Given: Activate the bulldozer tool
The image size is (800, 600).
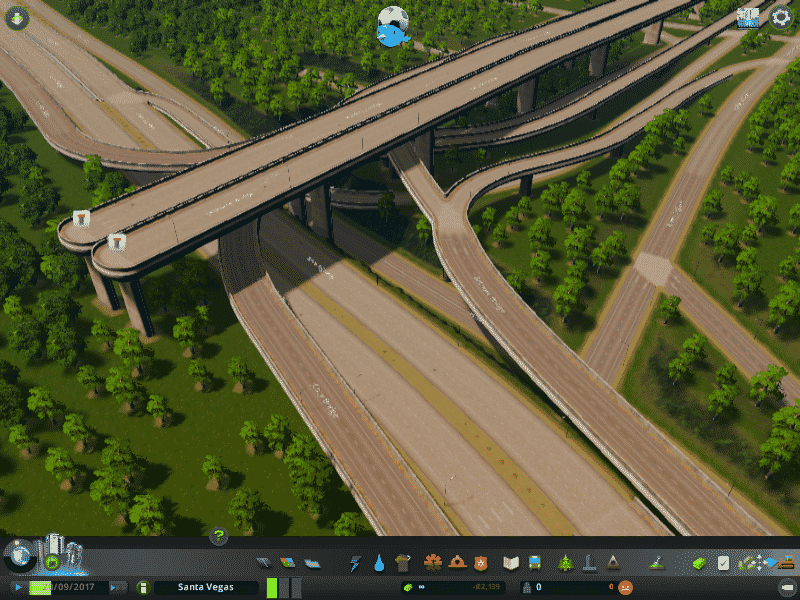Looking at the screenshot, I should (x=786, y=562).
